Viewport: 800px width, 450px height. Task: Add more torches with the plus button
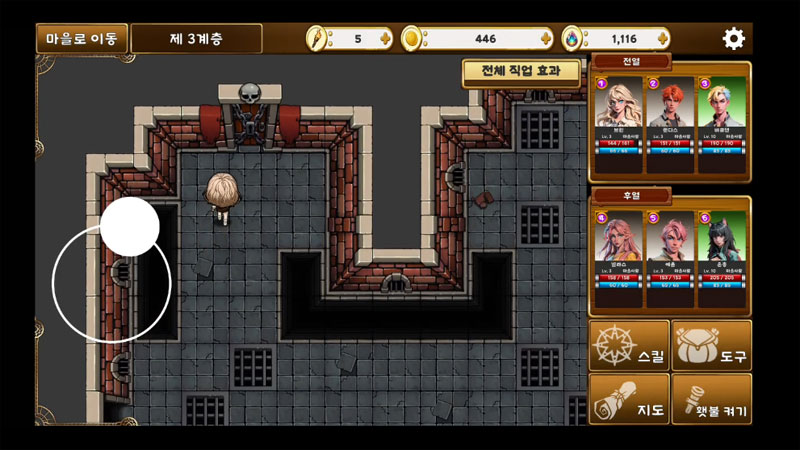click(x=387, y=39)
